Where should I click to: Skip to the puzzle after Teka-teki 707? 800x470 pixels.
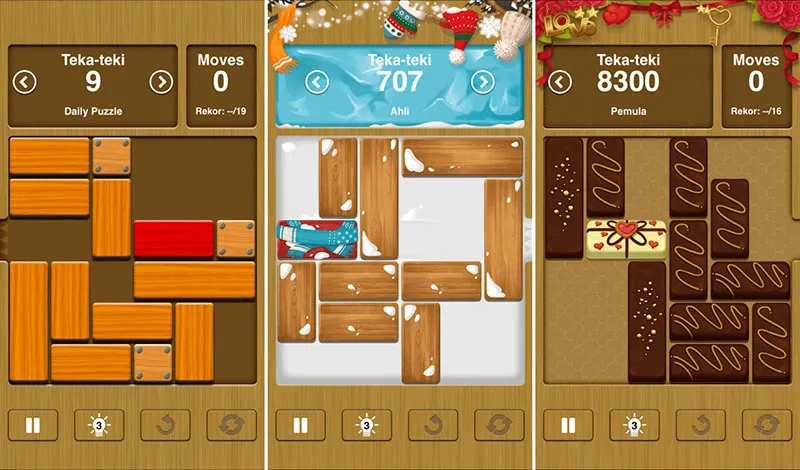483,82
